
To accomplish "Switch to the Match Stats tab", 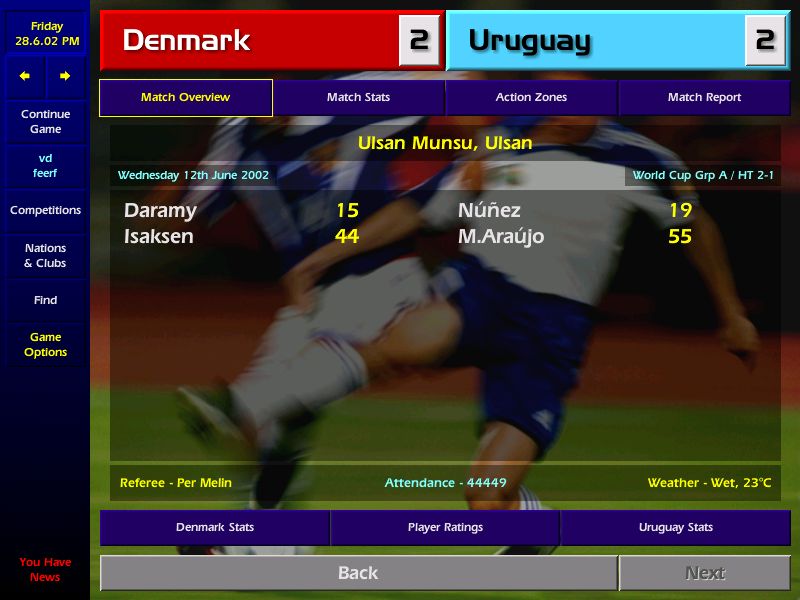I will tap(358, 97).
